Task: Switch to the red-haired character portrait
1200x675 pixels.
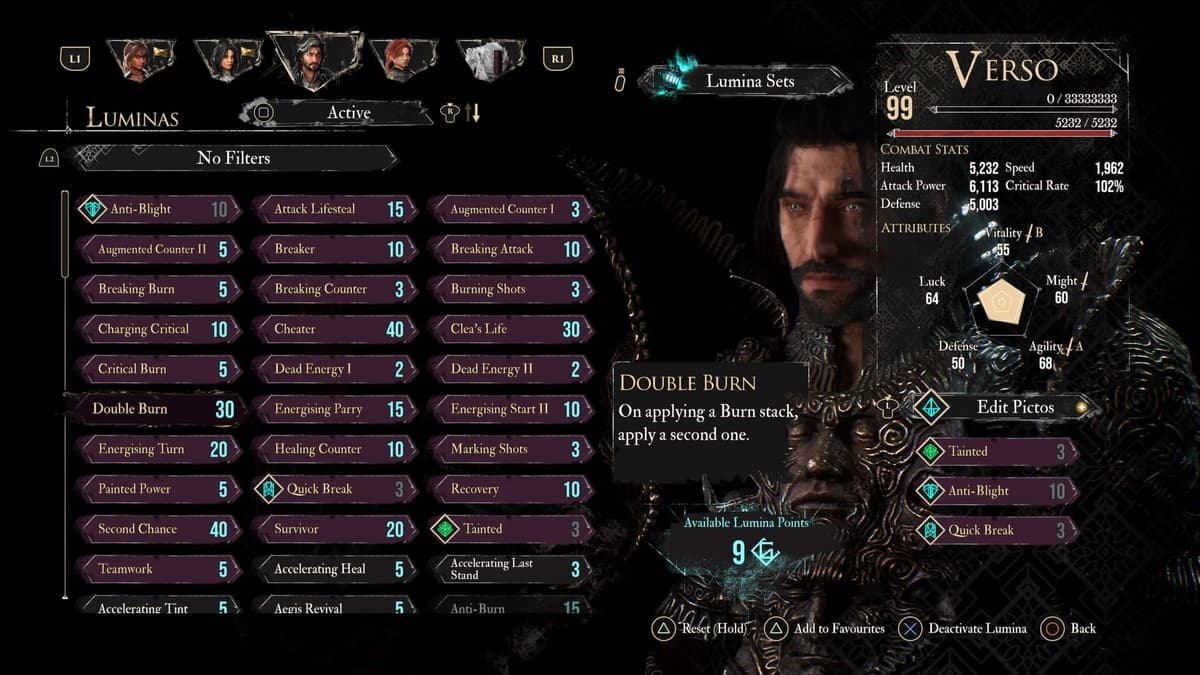Action: (403, 58)
